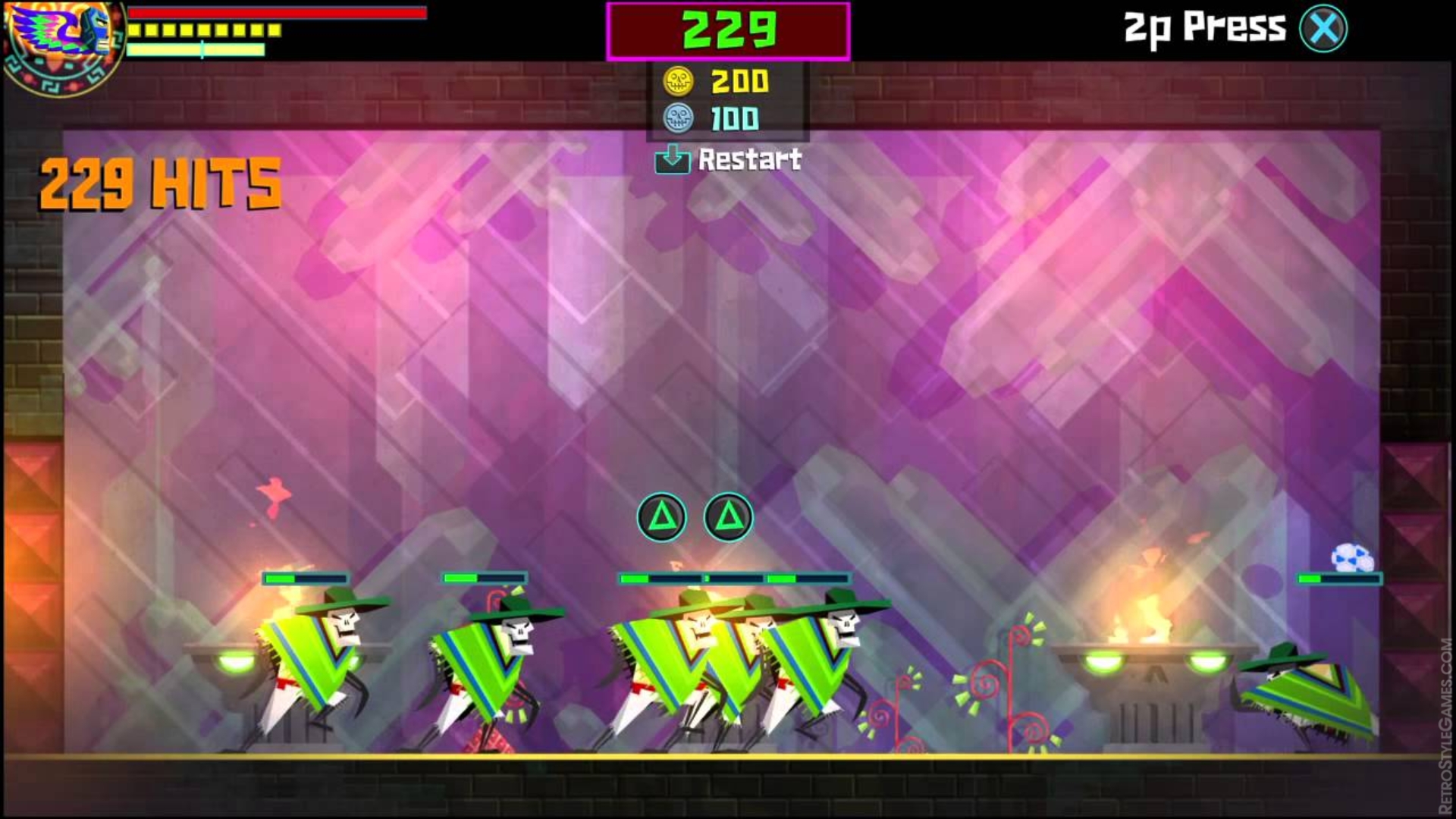The image size is (1456, 819).
Task: Expand the green 229 combo counter box
Action: [x=726, y=30]
